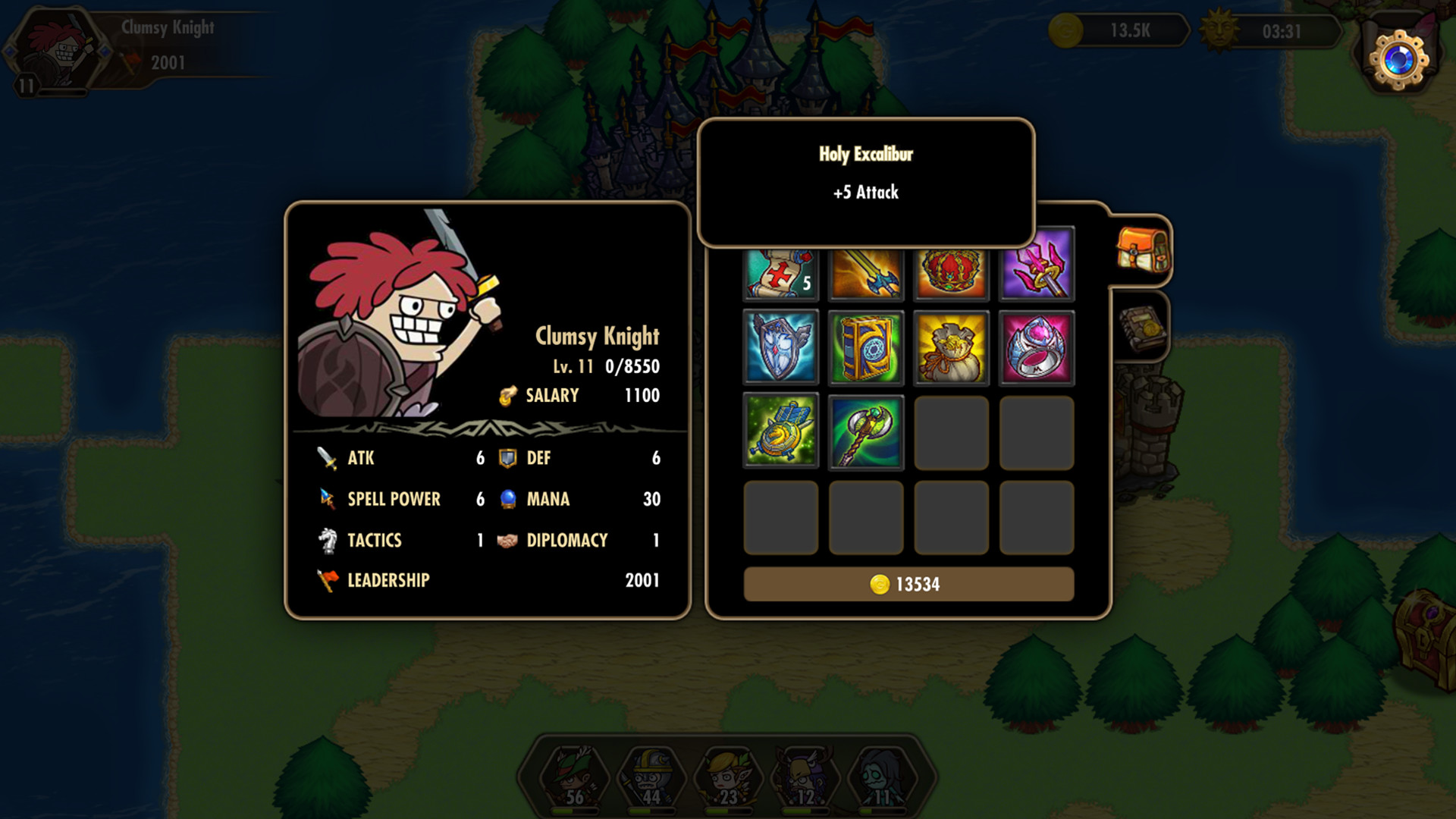Pick the green battle axe item

coord(865,431)
